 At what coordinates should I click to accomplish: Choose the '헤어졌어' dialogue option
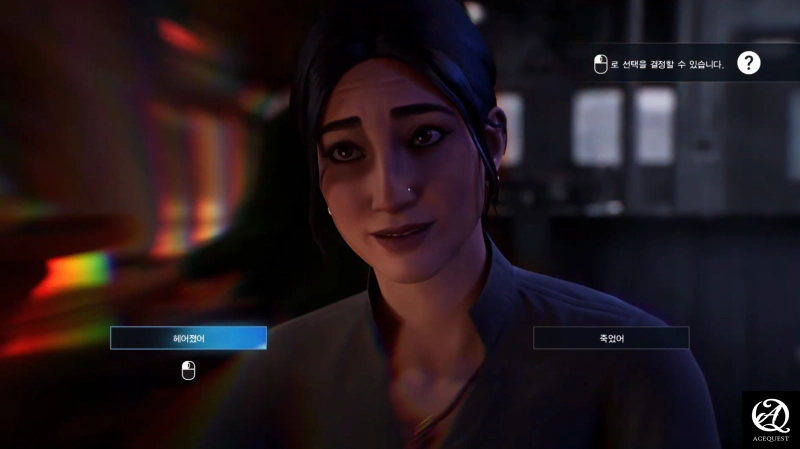(x=188, y=338)
